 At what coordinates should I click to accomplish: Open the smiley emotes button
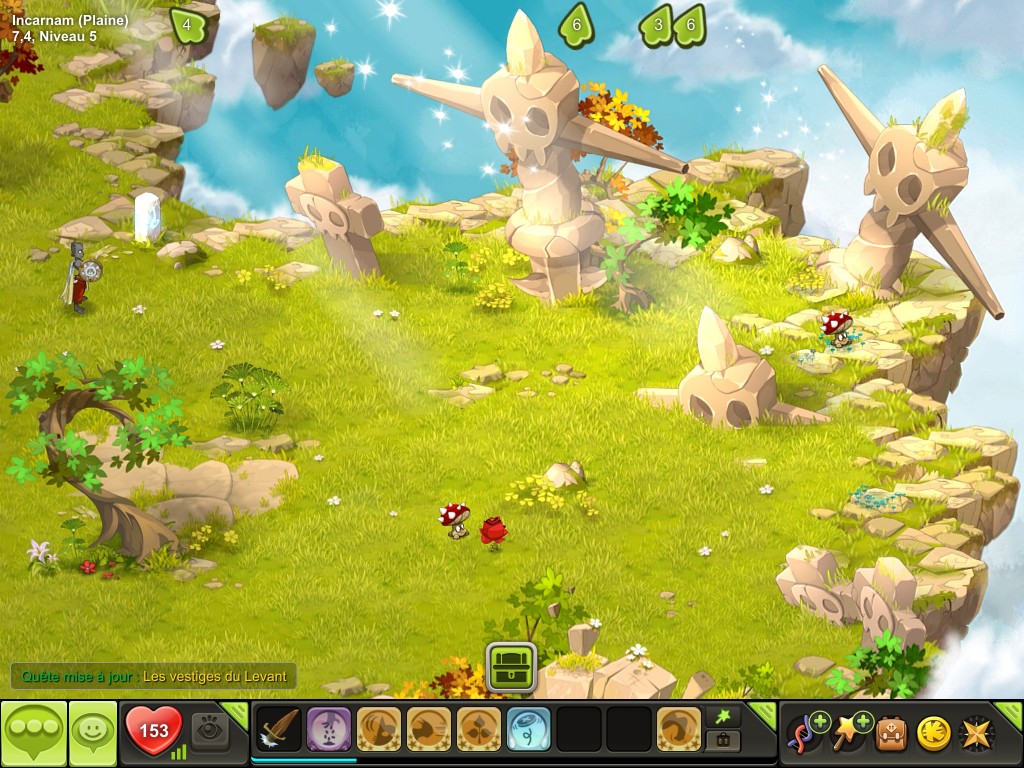(x=92, y=733)
